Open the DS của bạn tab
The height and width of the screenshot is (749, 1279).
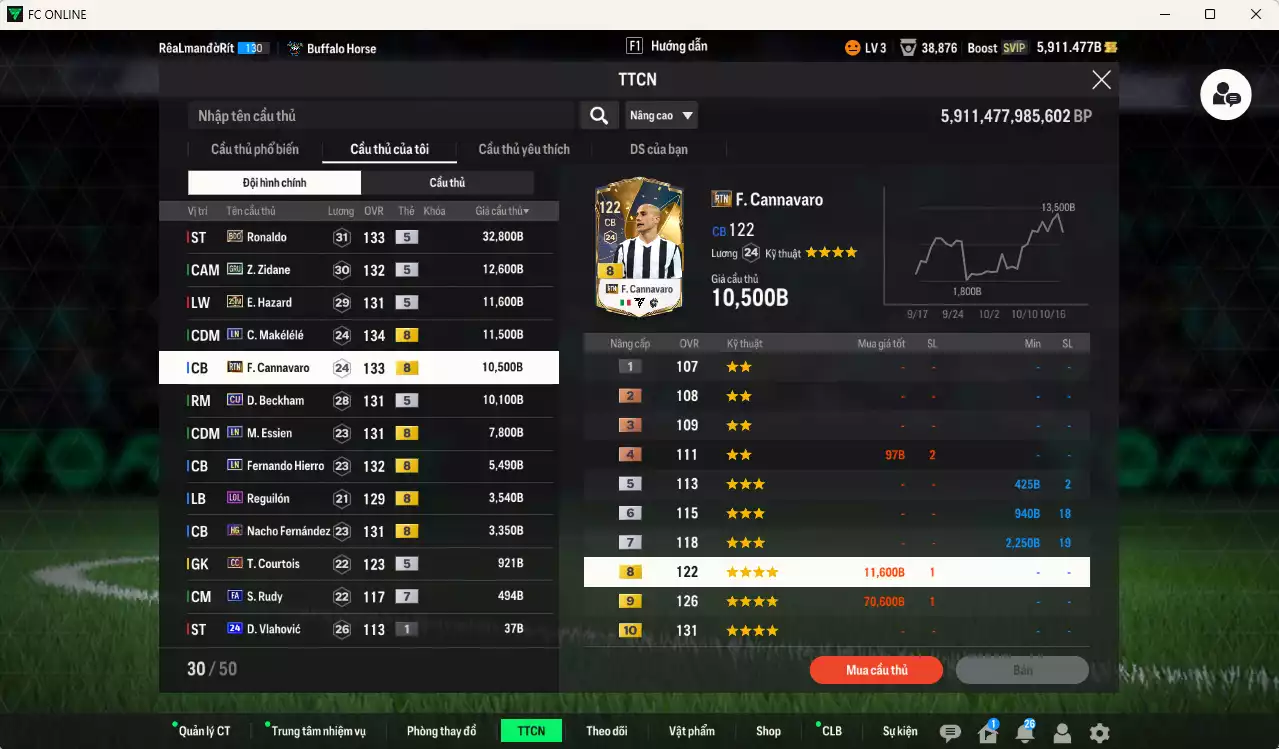pos(658,150)
